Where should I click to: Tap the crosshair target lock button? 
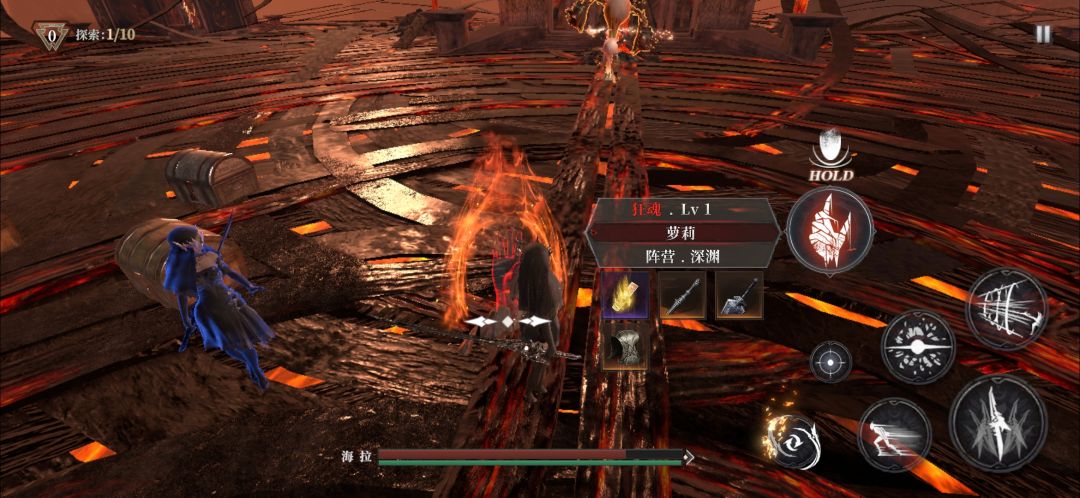click(830, 361)
